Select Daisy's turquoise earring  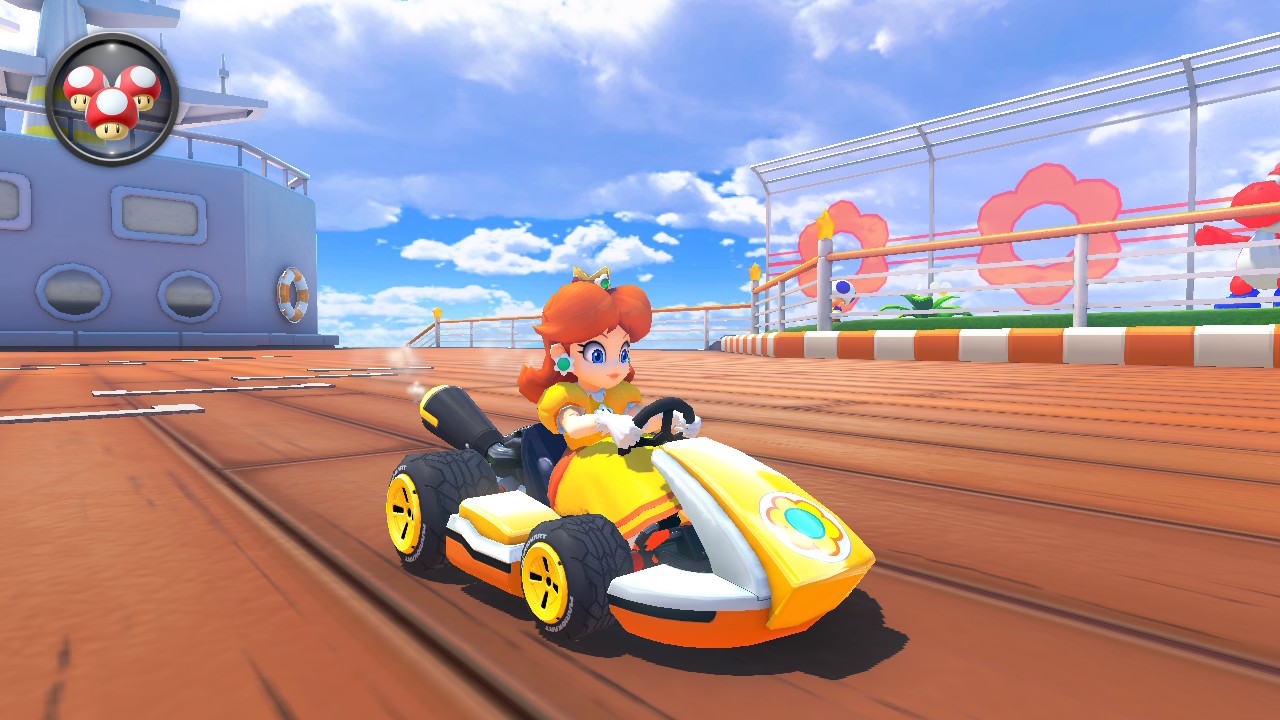pyautogui.click(x=562, y=365)
